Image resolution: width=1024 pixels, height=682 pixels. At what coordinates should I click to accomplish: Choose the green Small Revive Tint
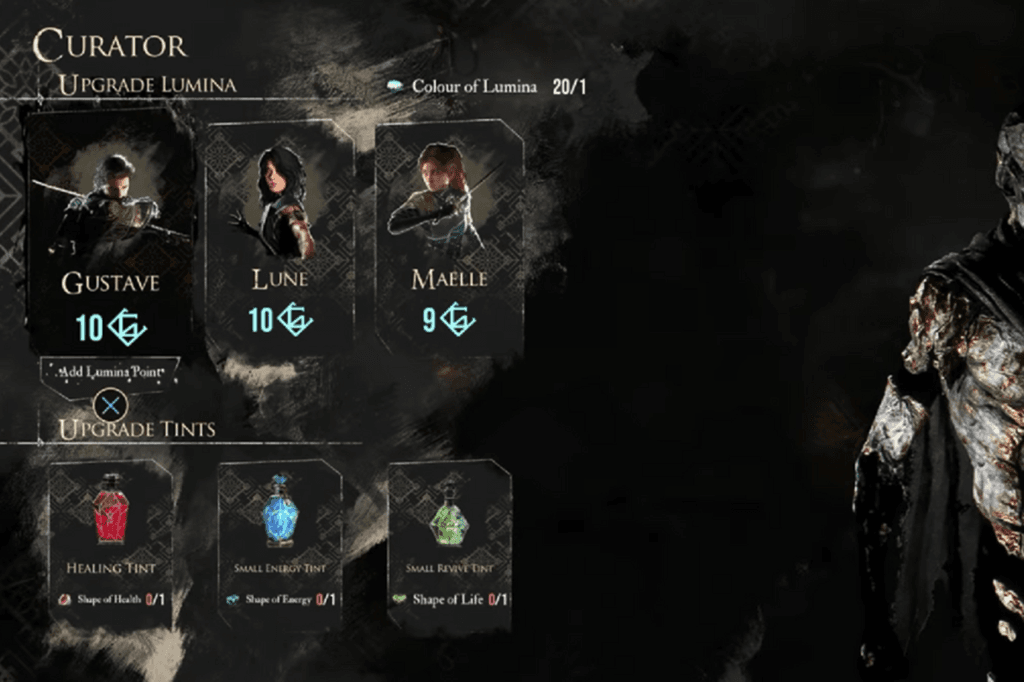click(449, 540)
